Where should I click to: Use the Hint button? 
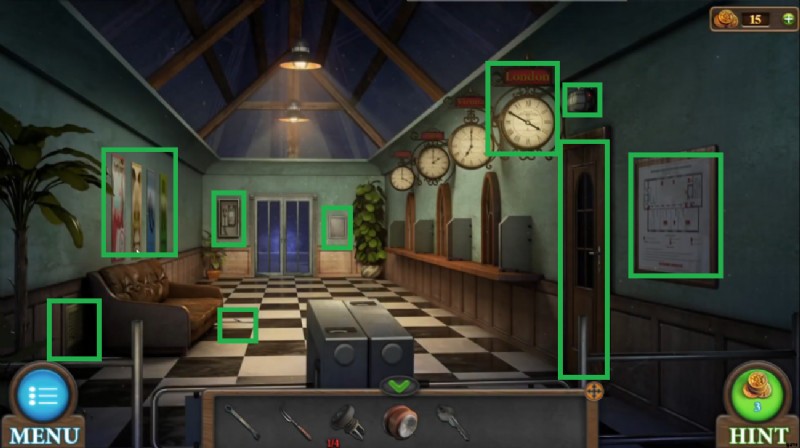tap(757, 397)
